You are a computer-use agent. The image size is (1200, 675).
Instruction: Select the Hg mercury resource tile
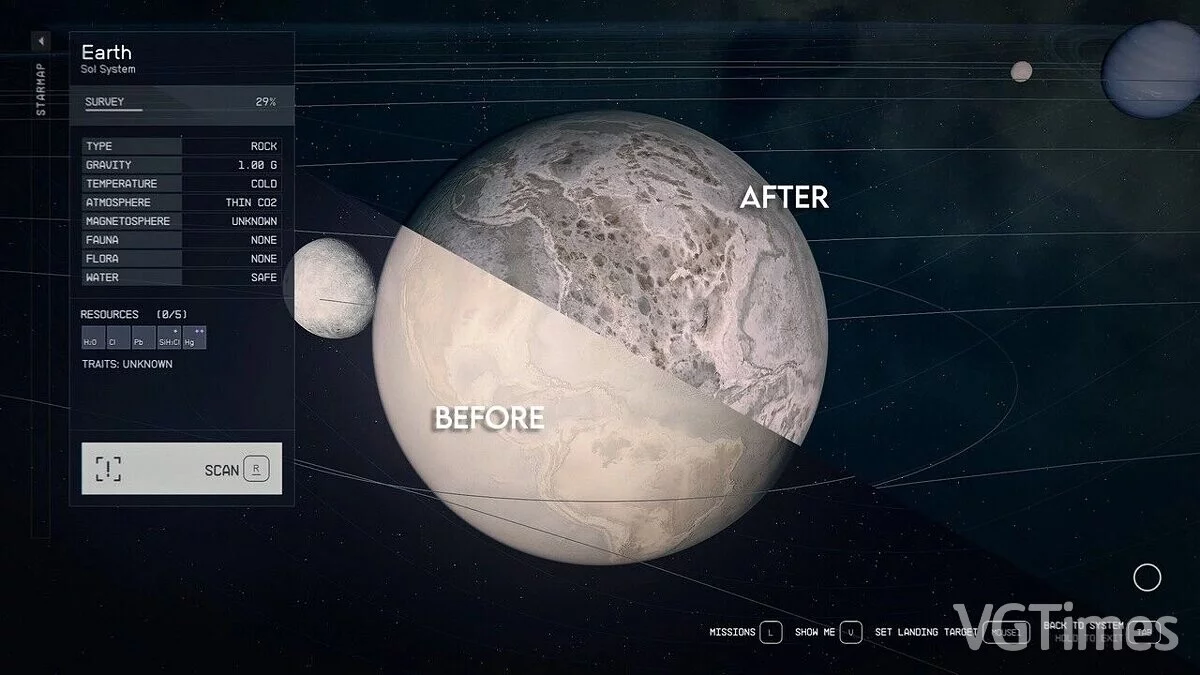(x=194, y=338)
